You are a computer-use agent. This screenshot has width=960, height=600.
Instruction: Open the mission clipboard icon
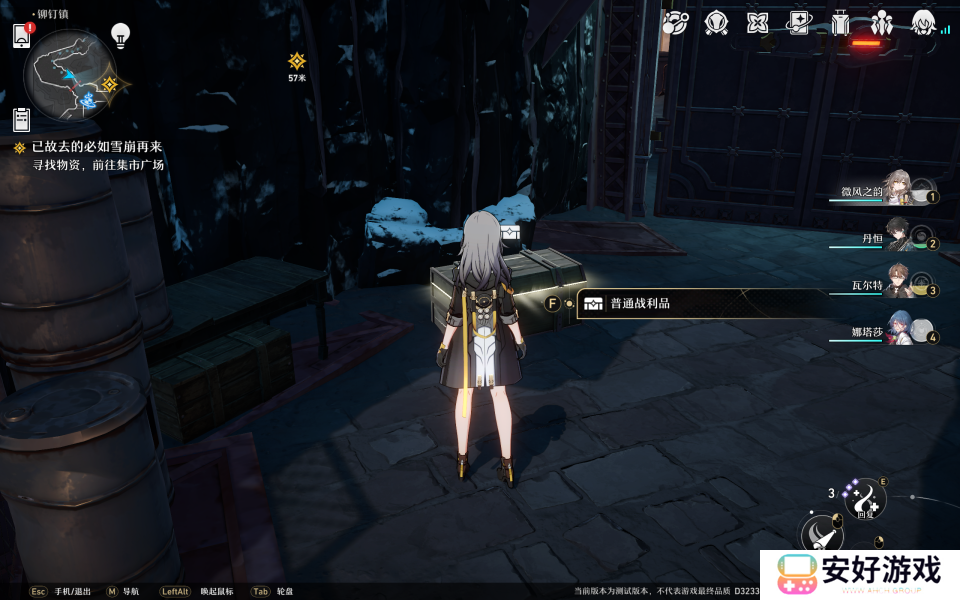pyautogui.click(x=22, y=120)
